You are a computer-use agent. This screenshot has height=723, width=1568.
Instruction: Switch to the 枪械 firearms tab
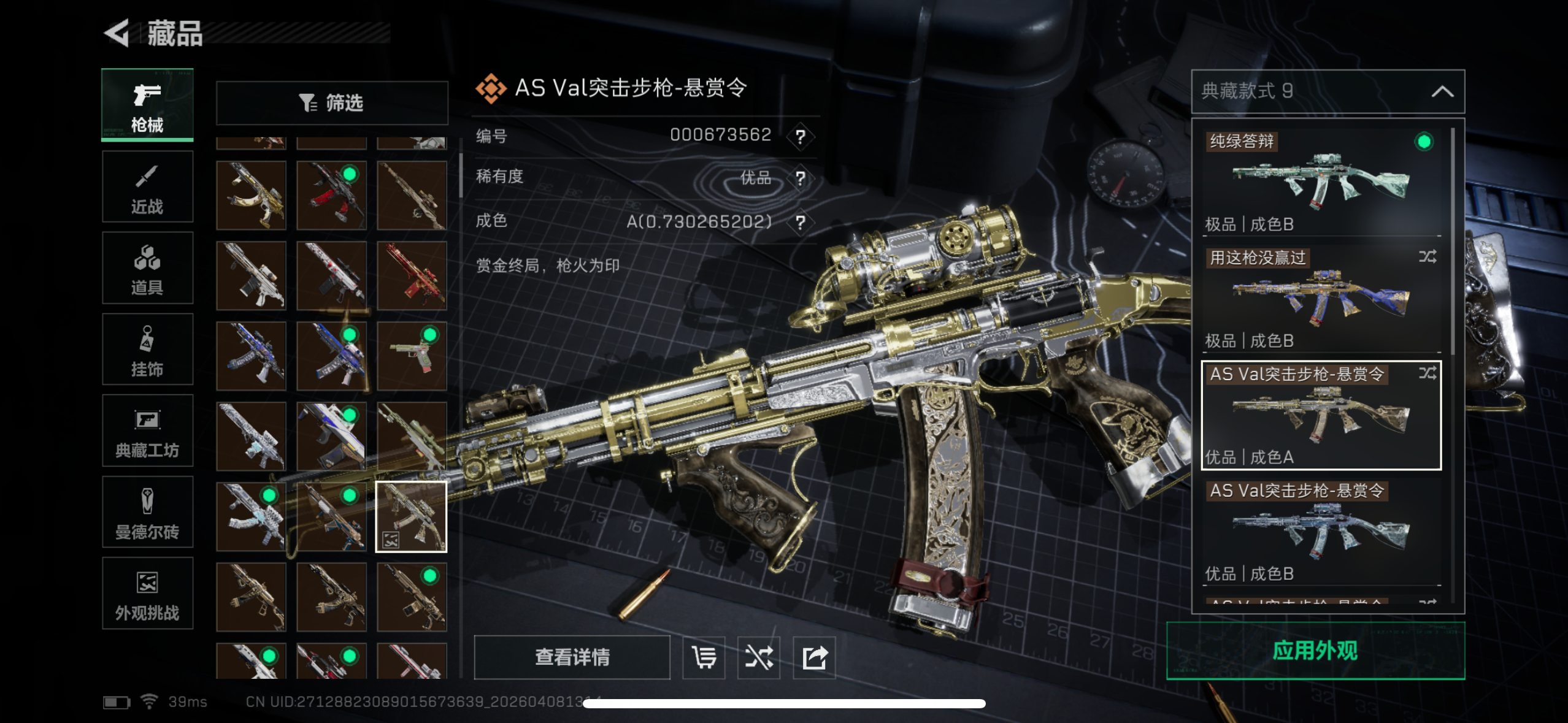[x=147, y=105]
